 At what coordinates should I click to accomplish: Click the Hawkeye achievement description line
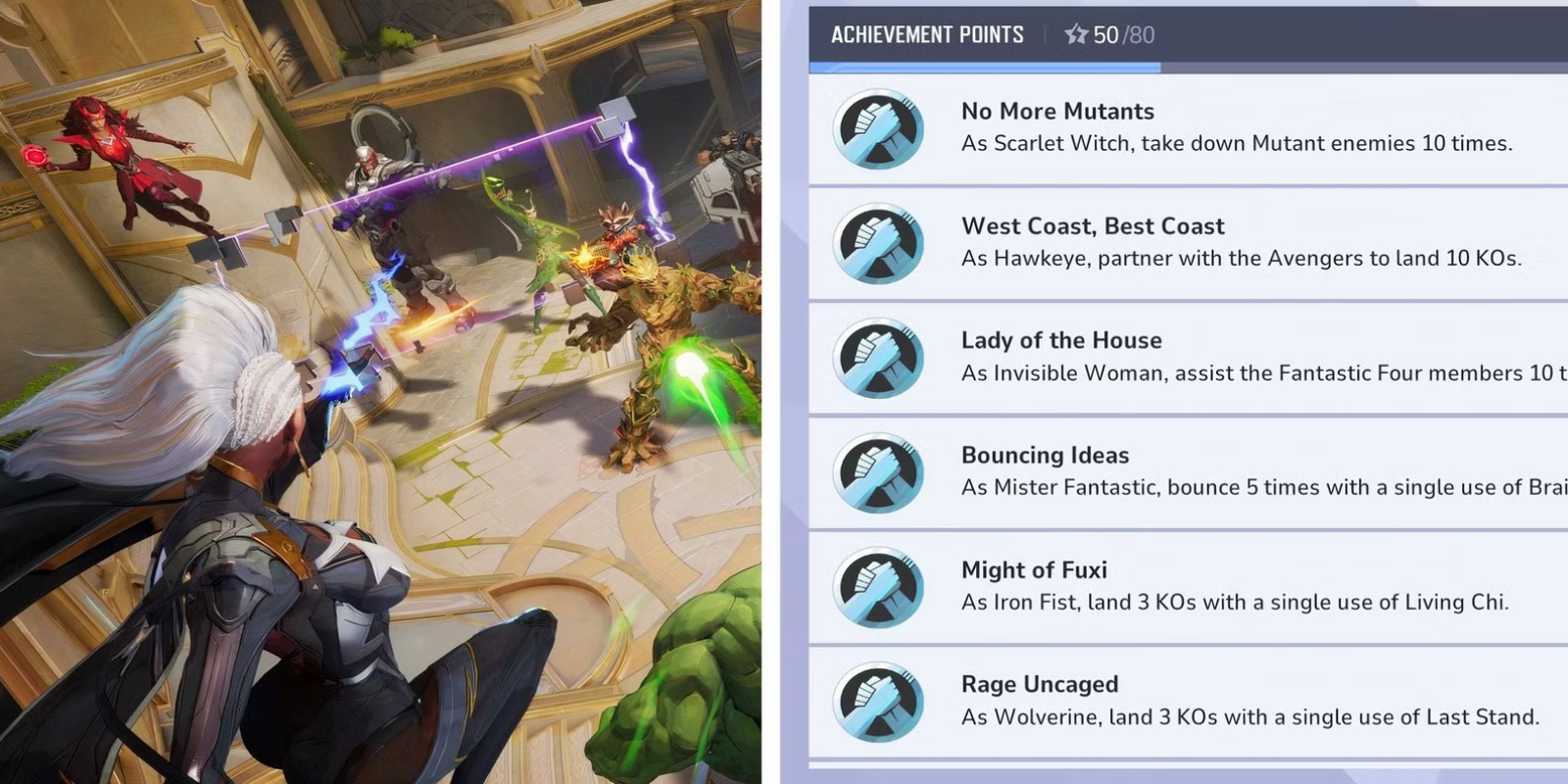[1241, 259]
